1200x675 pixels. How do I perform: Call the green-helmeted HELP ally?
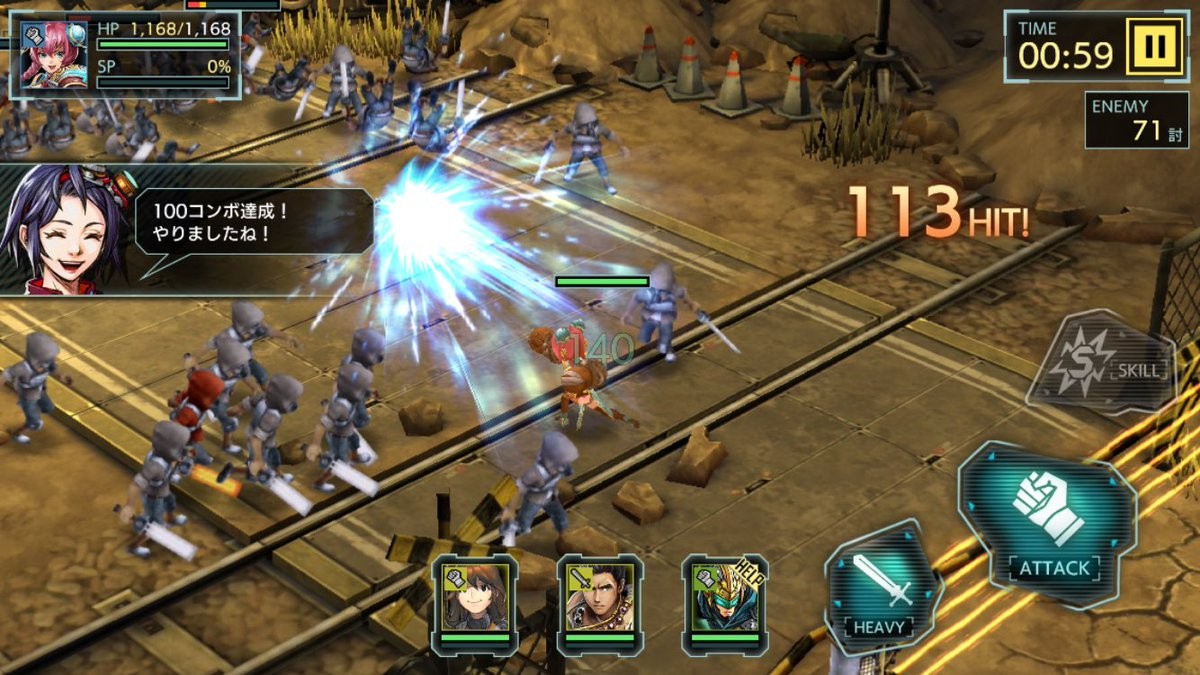point(724,598)
